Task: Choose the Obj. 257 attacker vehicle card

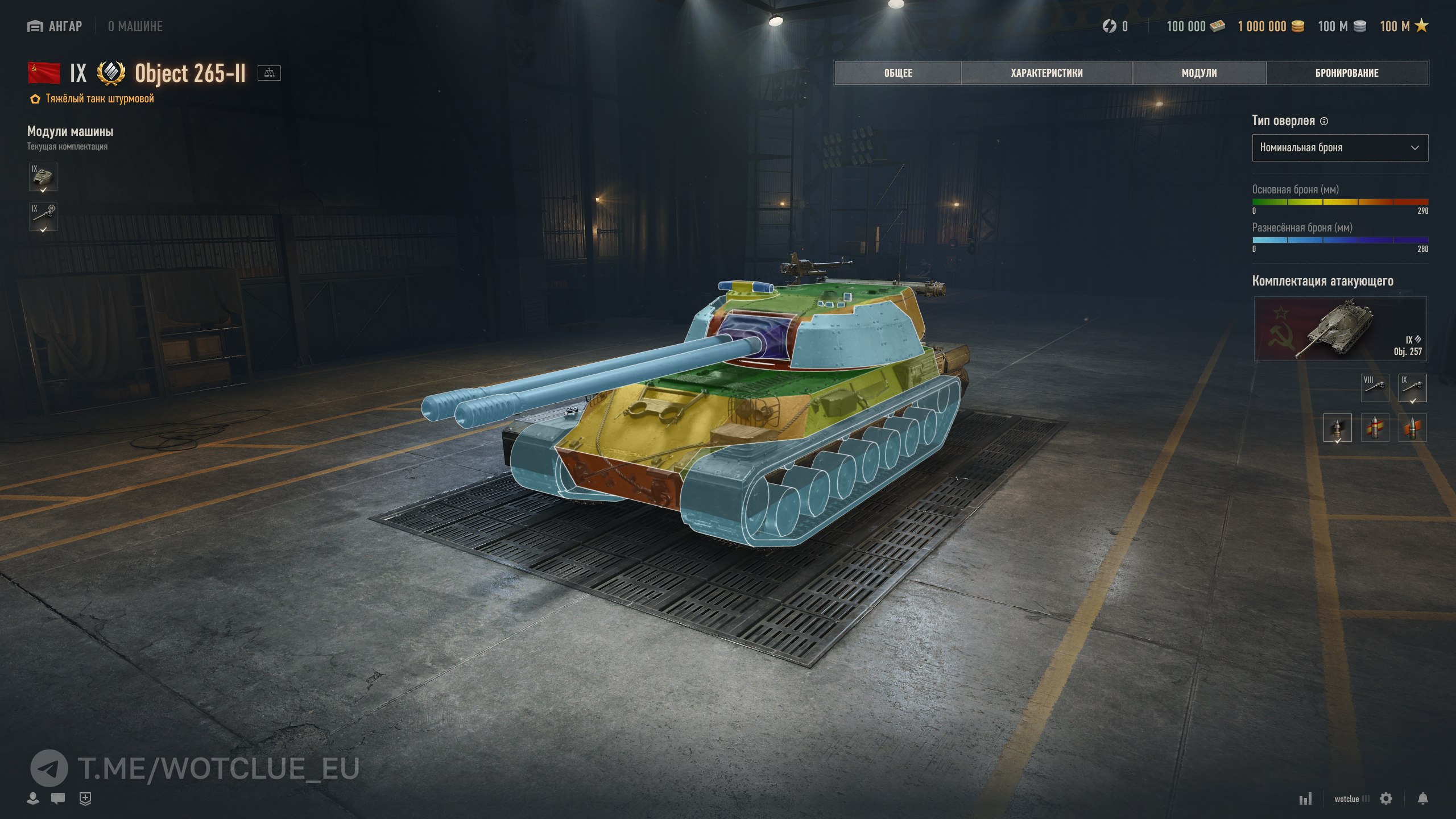Action: pyautogui.click(x=1339, y=329)
